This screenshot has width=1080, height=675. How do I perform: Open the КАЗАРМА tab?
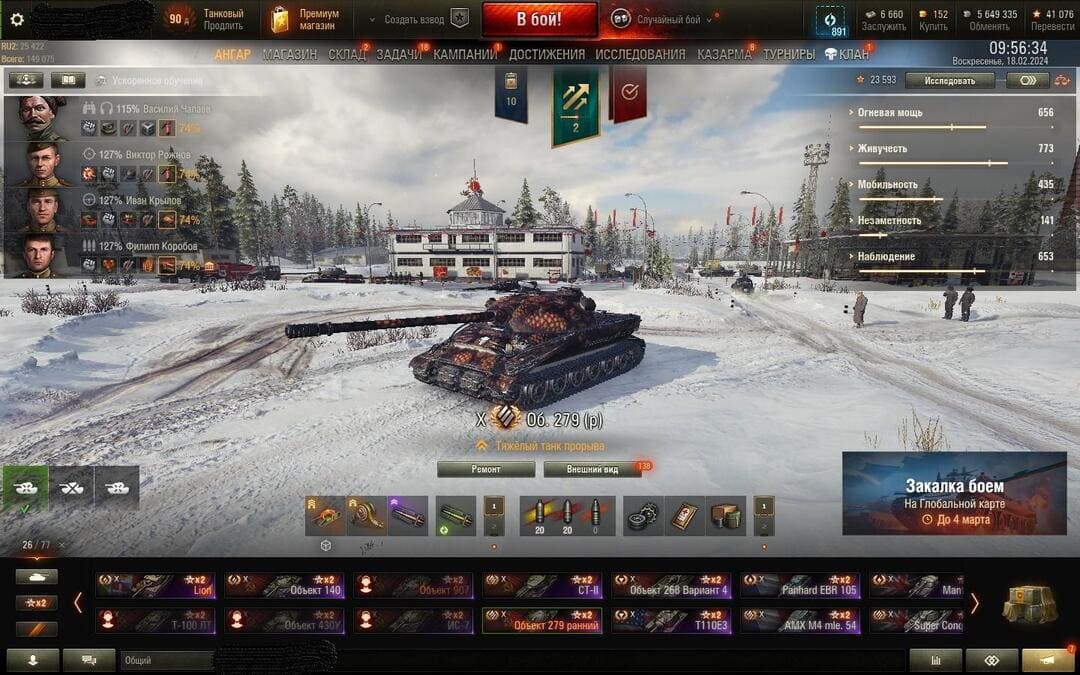coord(725,54)
